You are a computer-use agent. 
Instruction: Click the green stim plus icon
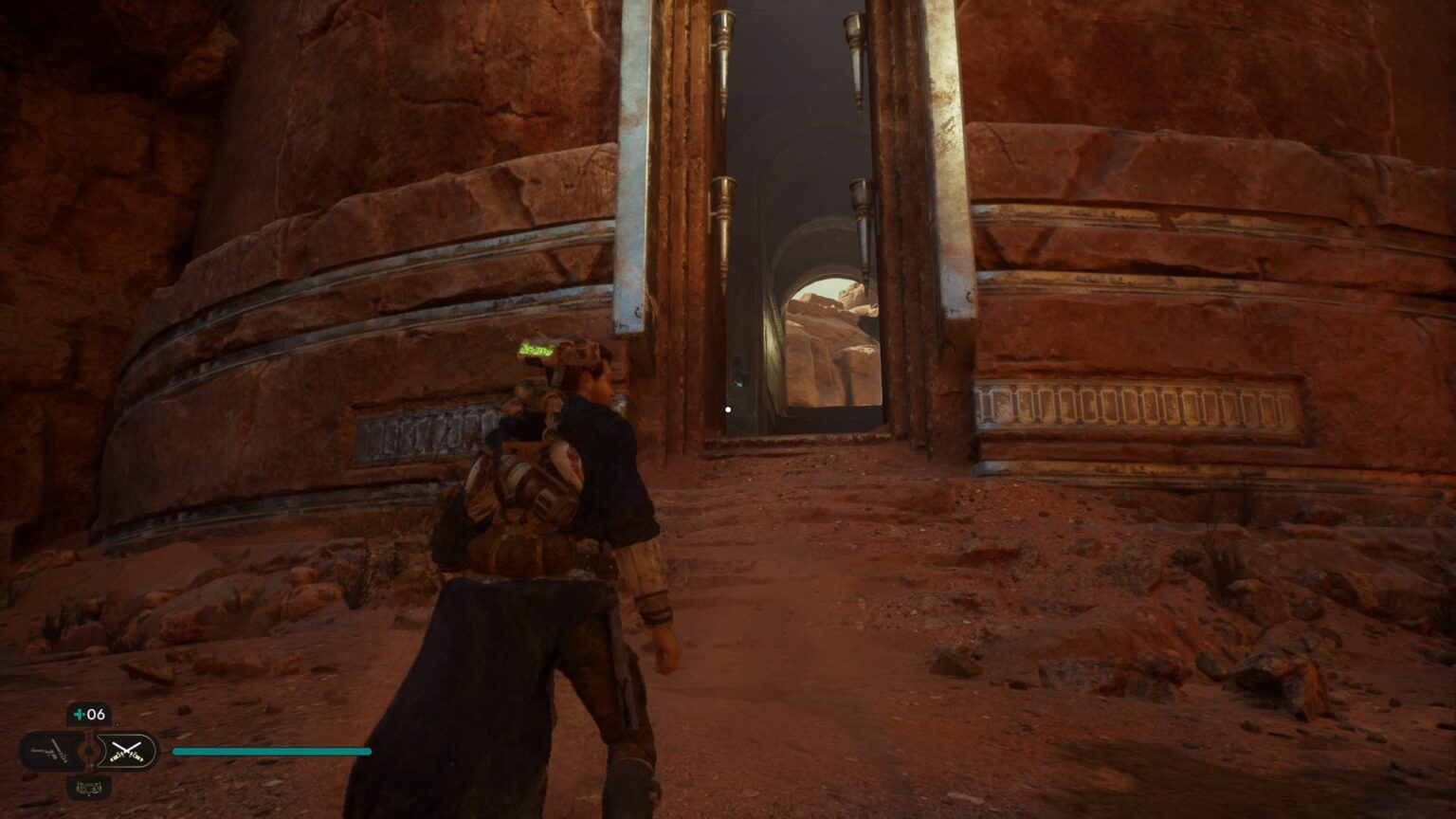tap(80, 714)
